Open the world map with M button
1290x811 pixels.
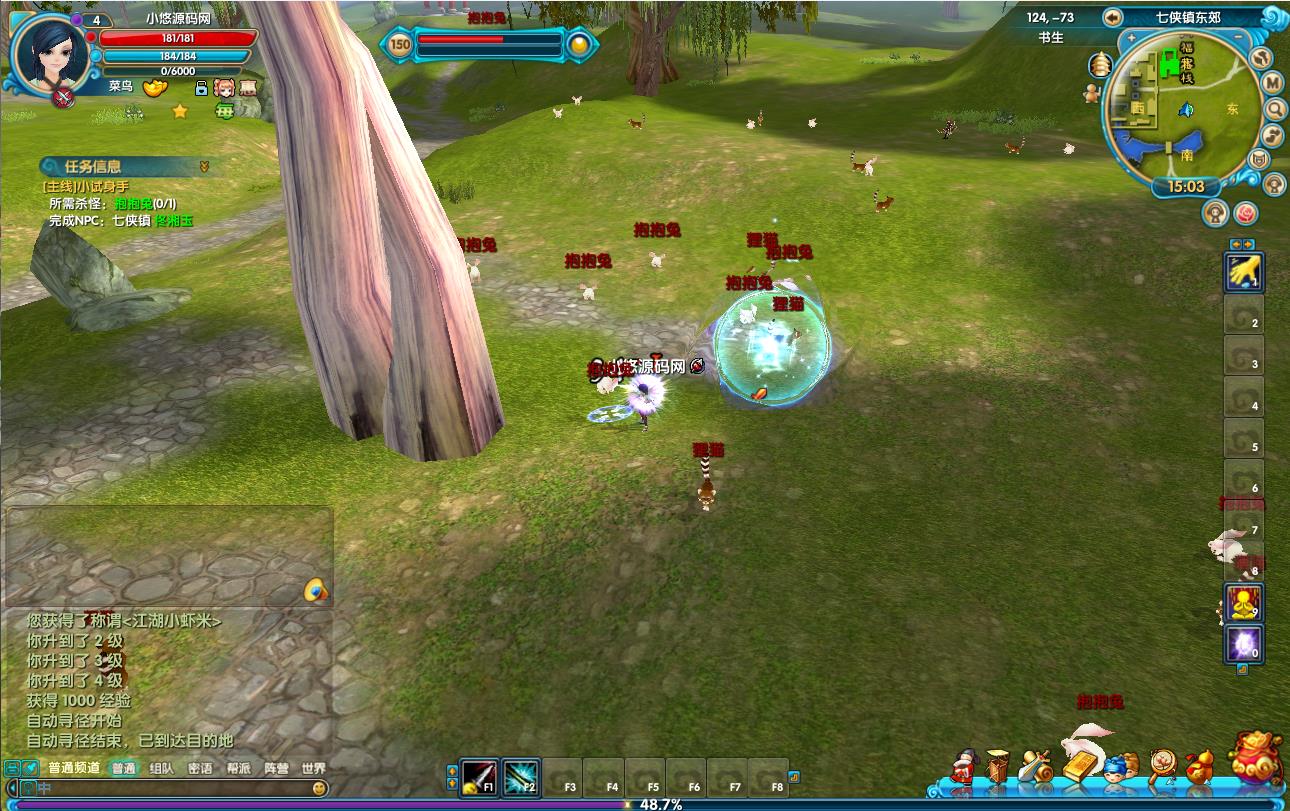pos(1272,82)
